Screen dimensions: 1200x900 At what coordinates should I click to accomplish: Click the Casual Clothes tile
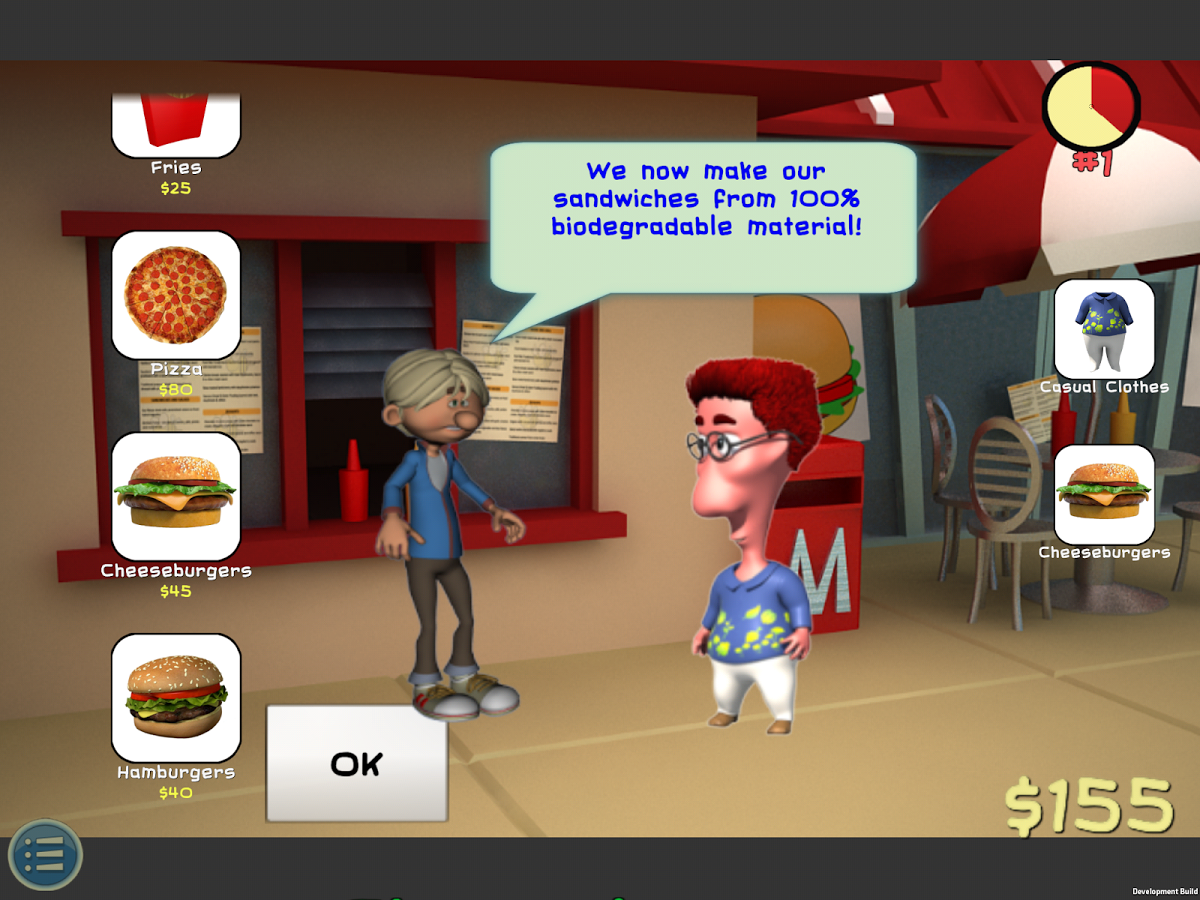1104,329
